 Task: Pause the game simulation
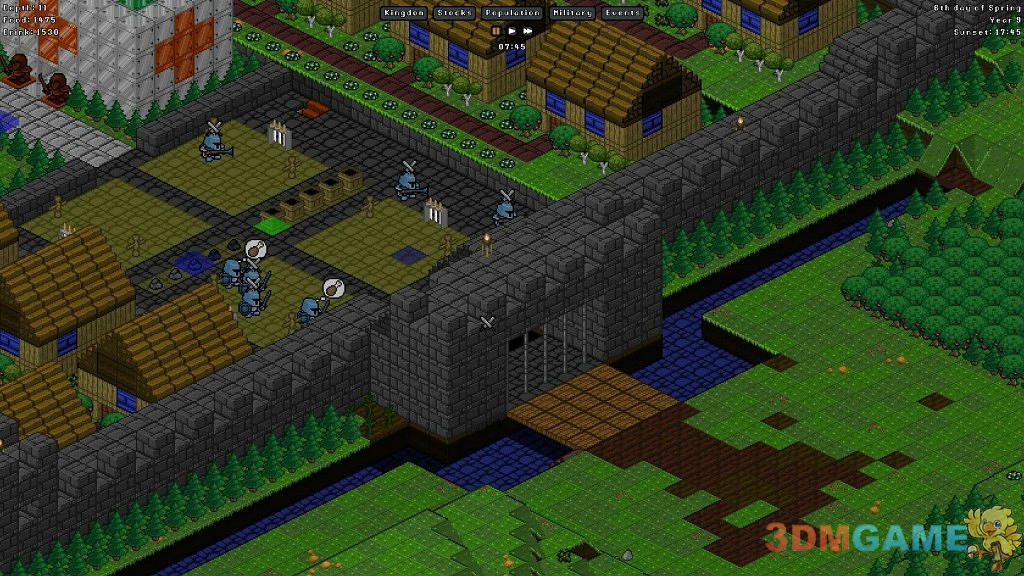496,31
